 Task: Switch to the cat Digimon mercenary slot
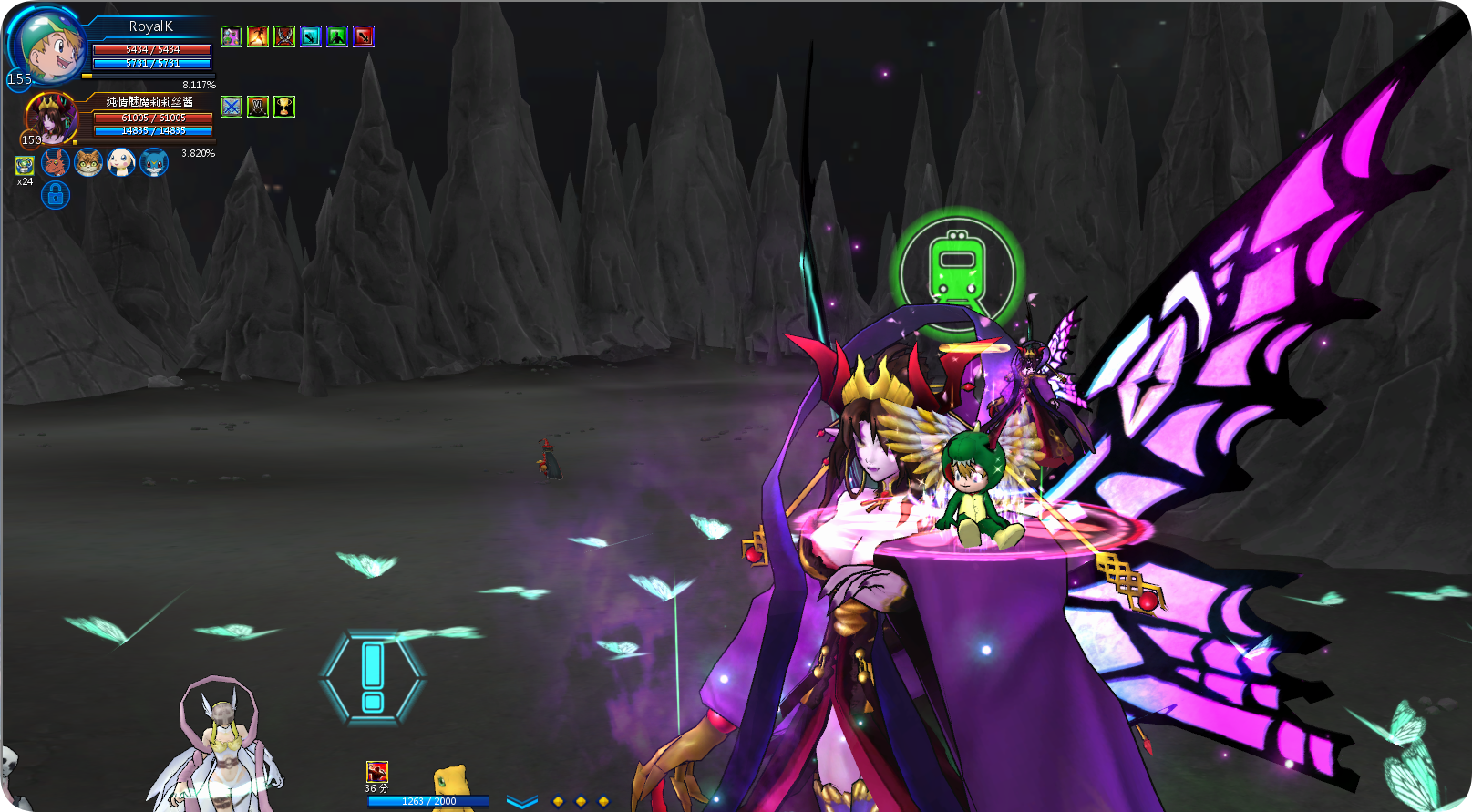pyautogui.click(x=88, y=162)
